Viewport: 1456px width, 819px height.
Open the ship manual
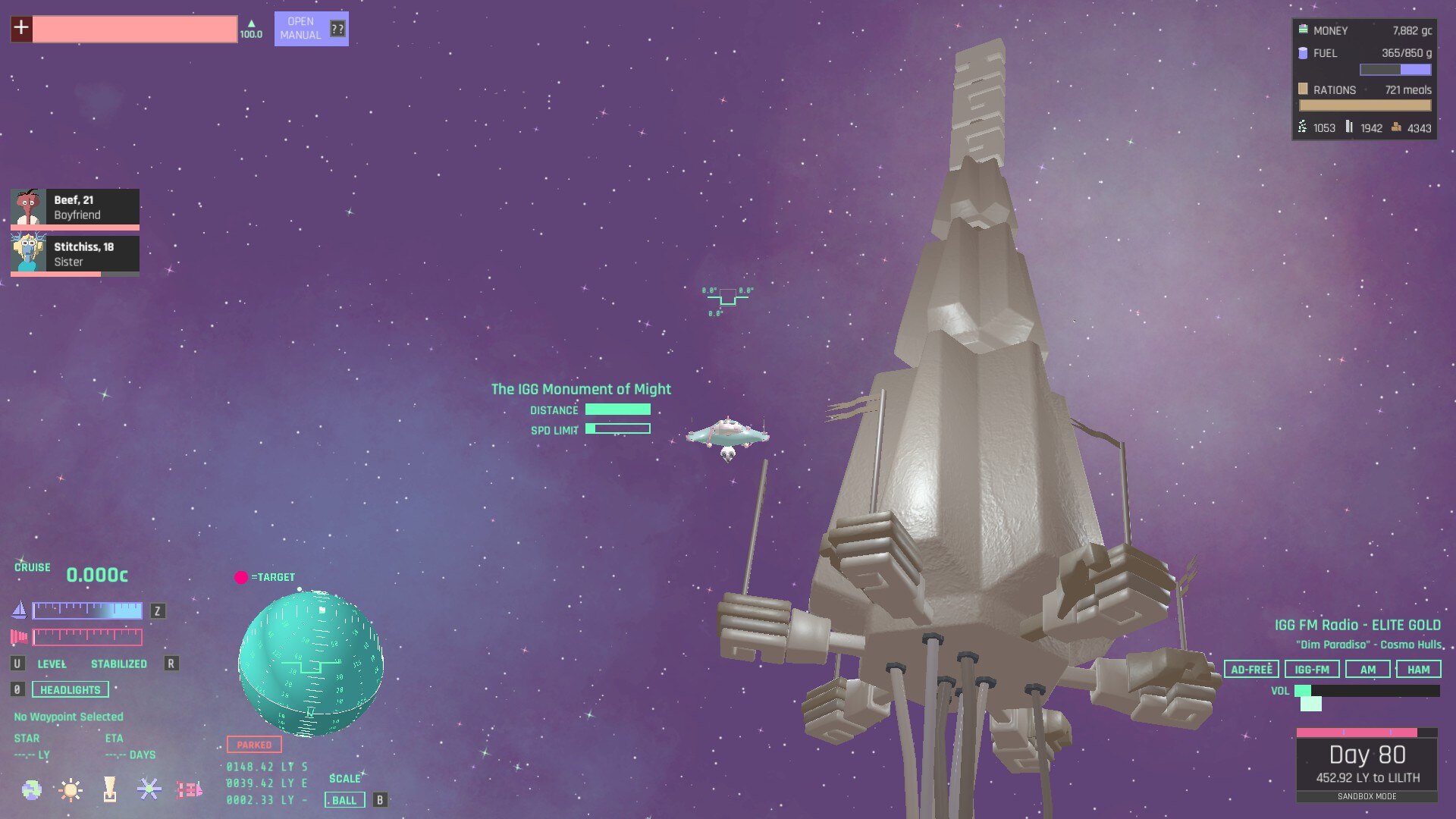[x=310, y=29]
